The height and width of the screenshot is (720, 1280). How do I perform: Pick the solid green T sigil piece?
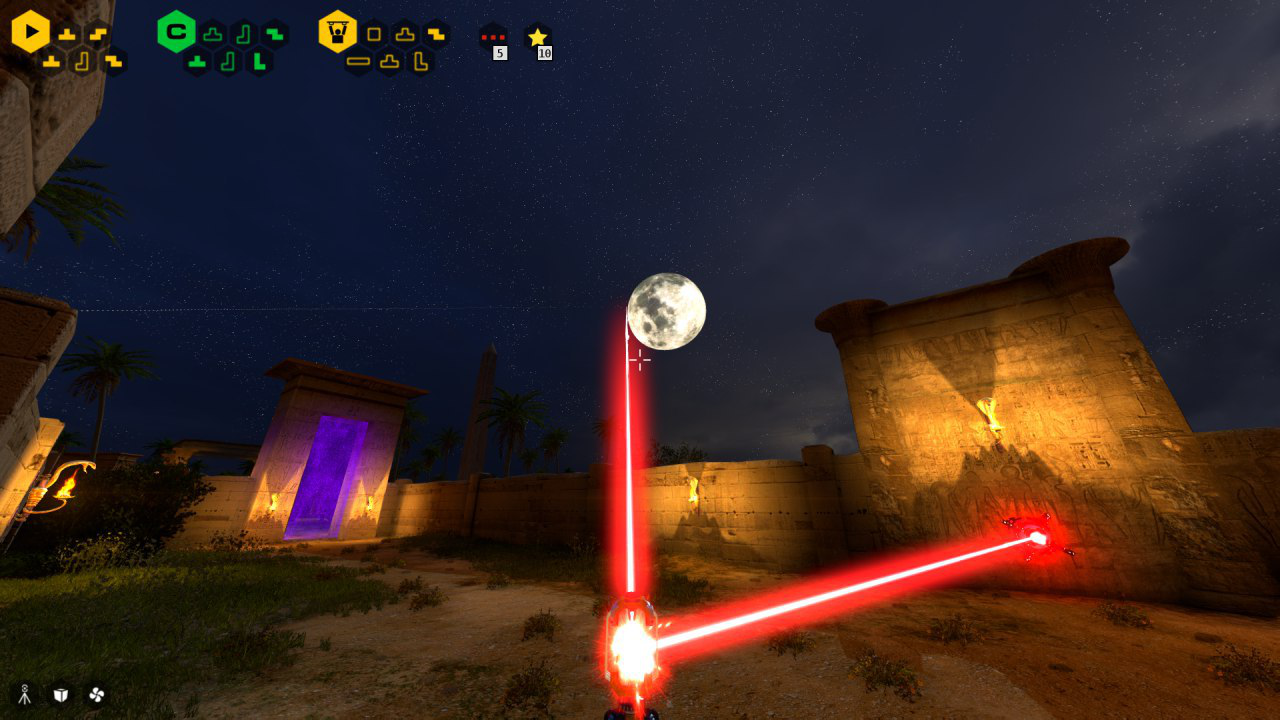197,62
